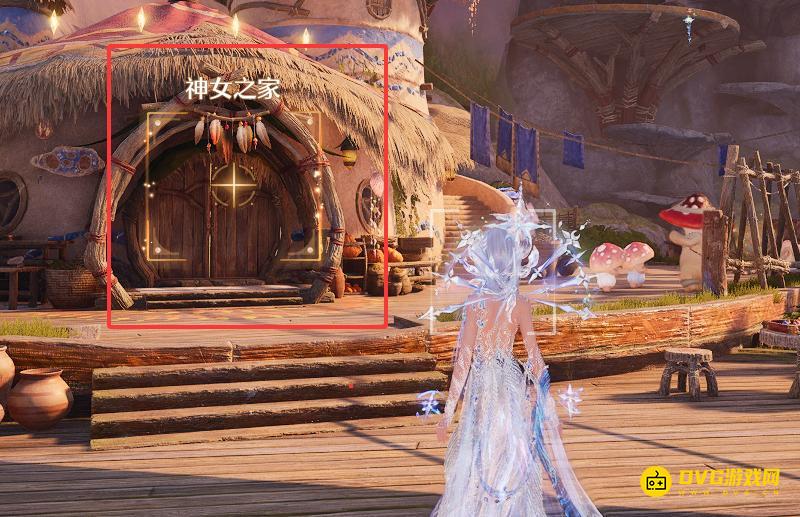Select the golden target marker on 神女之家 door
The height and width of the screenshot is (517, 800).
click(x=234, y=186)
